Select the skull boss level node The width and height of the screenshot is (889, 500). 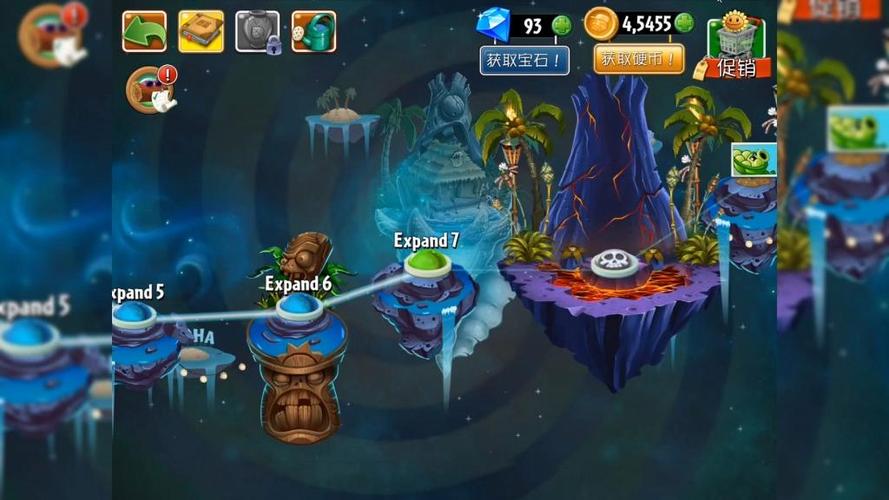pos(614,263)
